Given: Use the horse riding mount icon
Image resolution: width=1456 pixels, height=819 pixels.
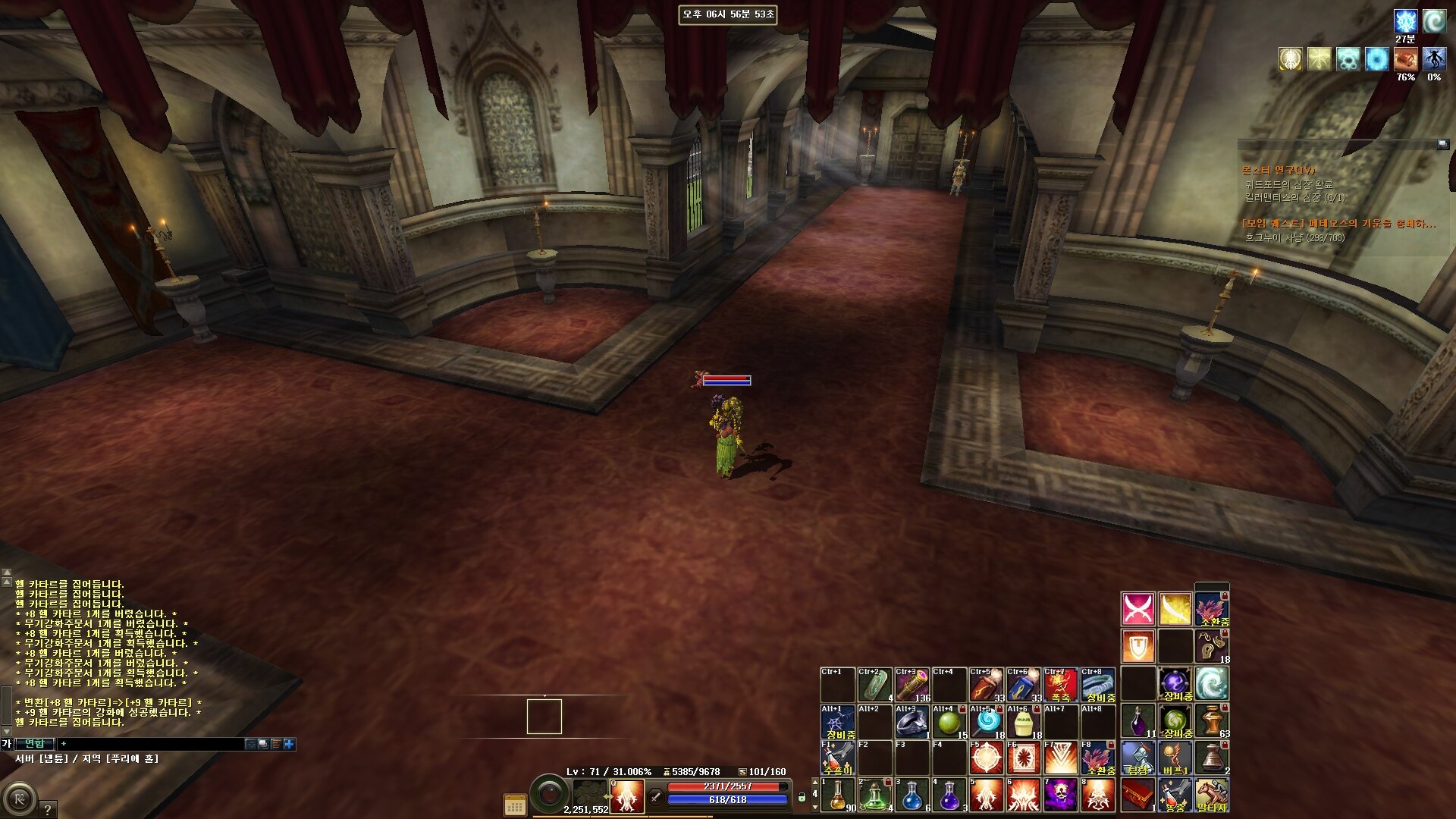Looking at the screenshot, I should click(1212, 794).
